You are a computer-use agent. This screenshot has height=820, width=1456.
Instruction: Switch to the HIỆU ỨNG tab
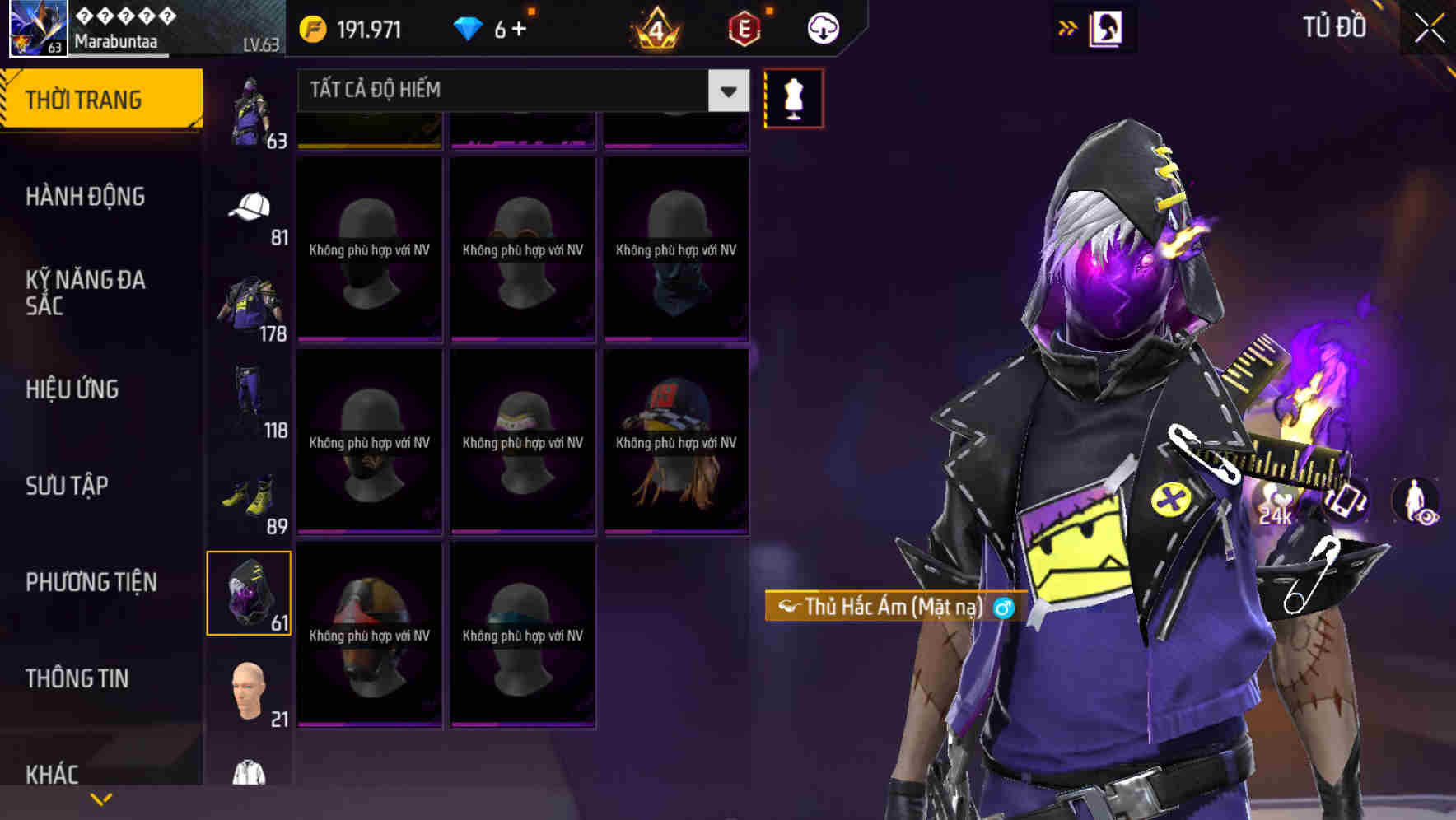72,389
